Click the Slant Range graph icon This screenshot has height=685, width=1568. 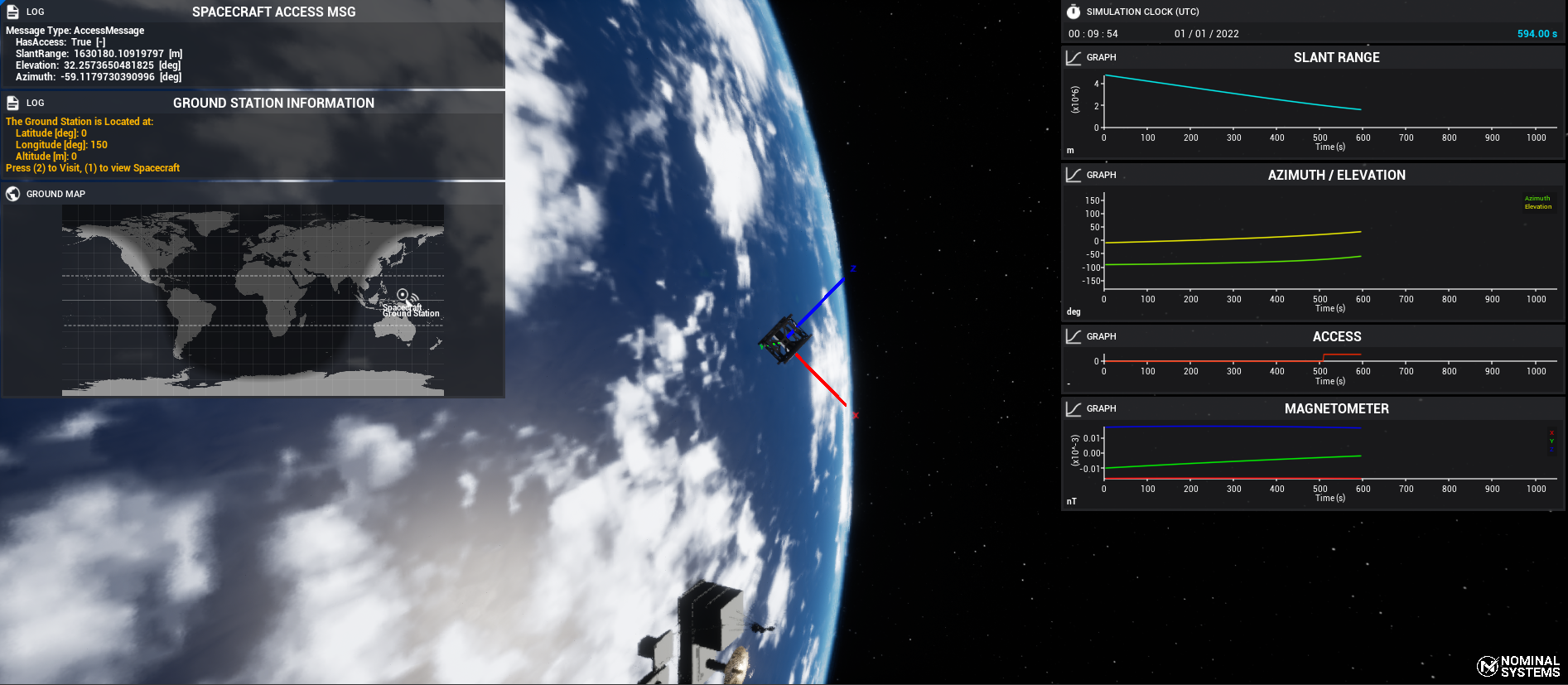(x=1073, y=57)
